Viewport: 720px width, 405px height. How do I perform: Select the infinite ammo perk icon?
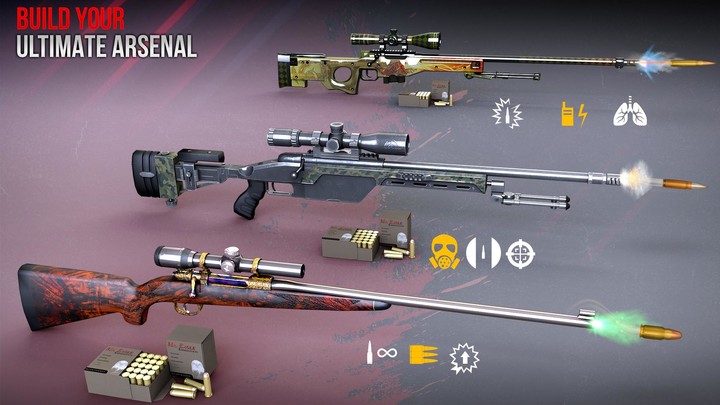coord(381,353)
